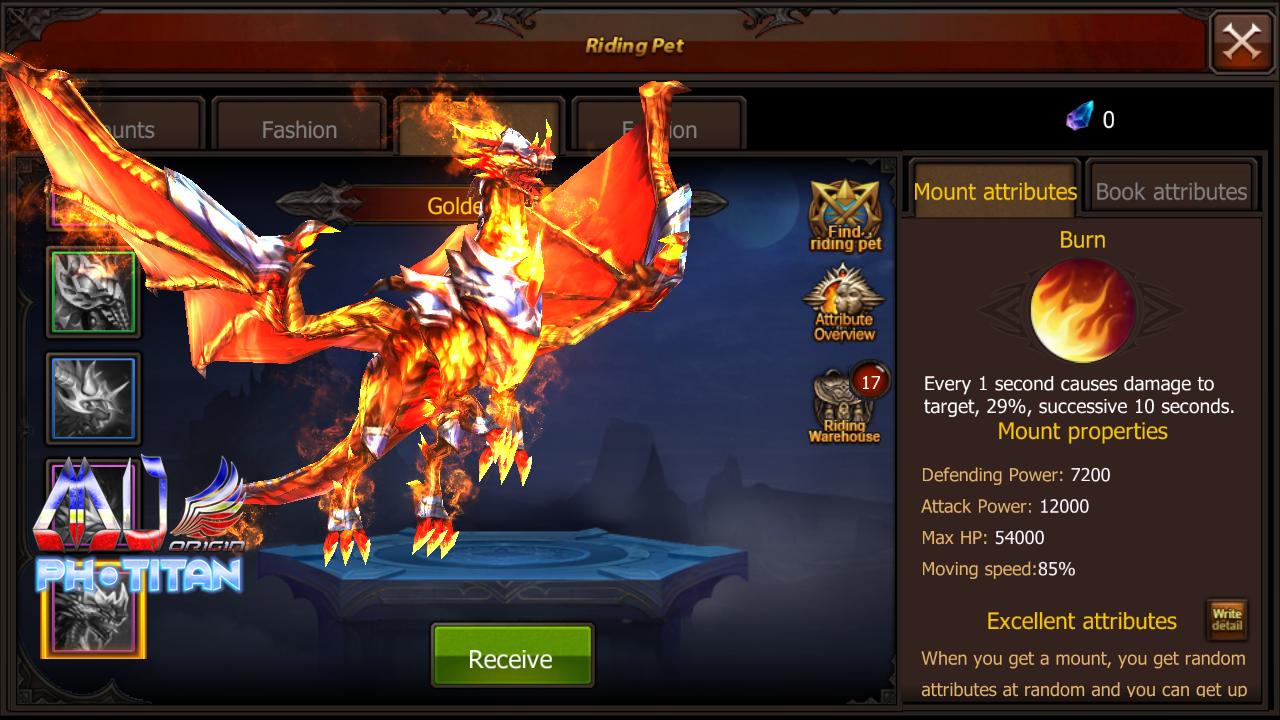Switch to the Mounts tab
The height and width of the screenshot is (720, 1280).
coord(125,128)
